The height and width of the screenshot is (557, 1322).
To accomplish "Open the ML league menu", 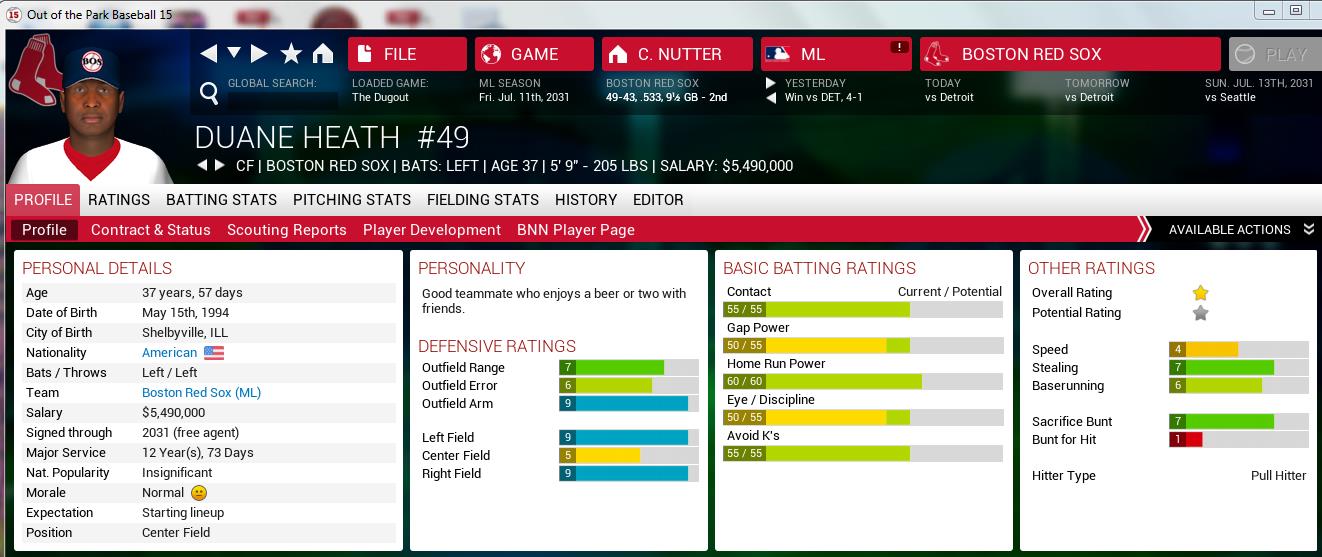I will 836,54.
